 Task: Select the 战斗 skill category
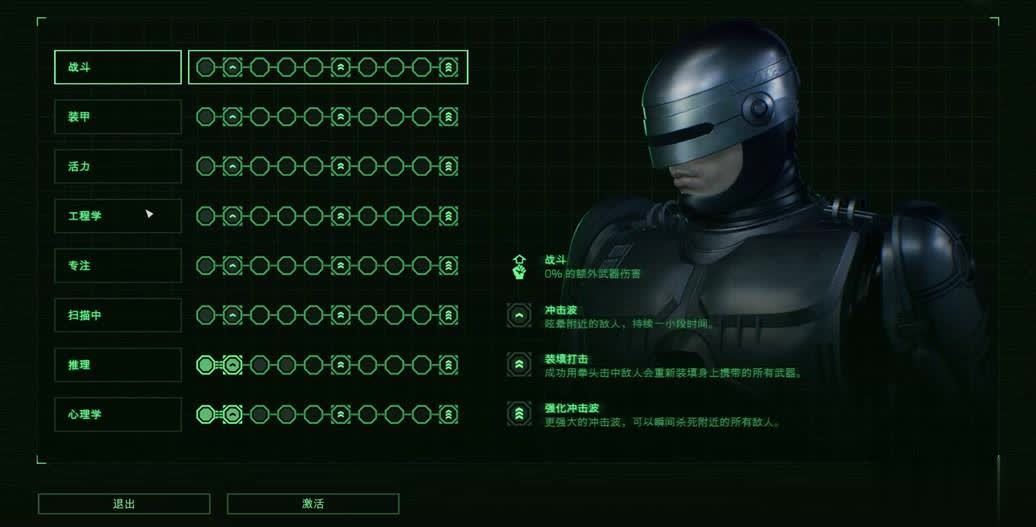click(x=118, y=67)
